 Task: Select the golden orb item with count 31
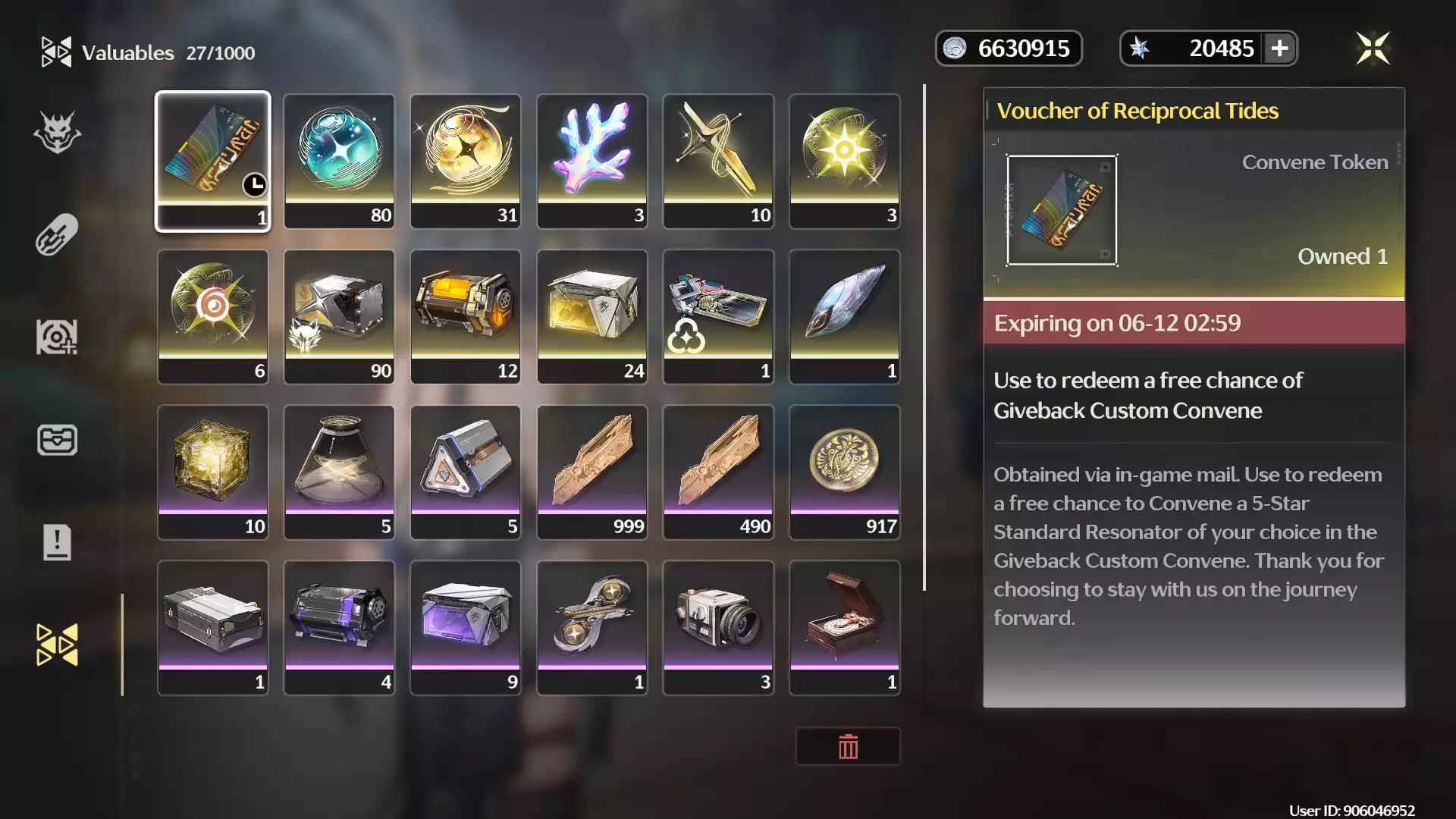click(466, 161)
